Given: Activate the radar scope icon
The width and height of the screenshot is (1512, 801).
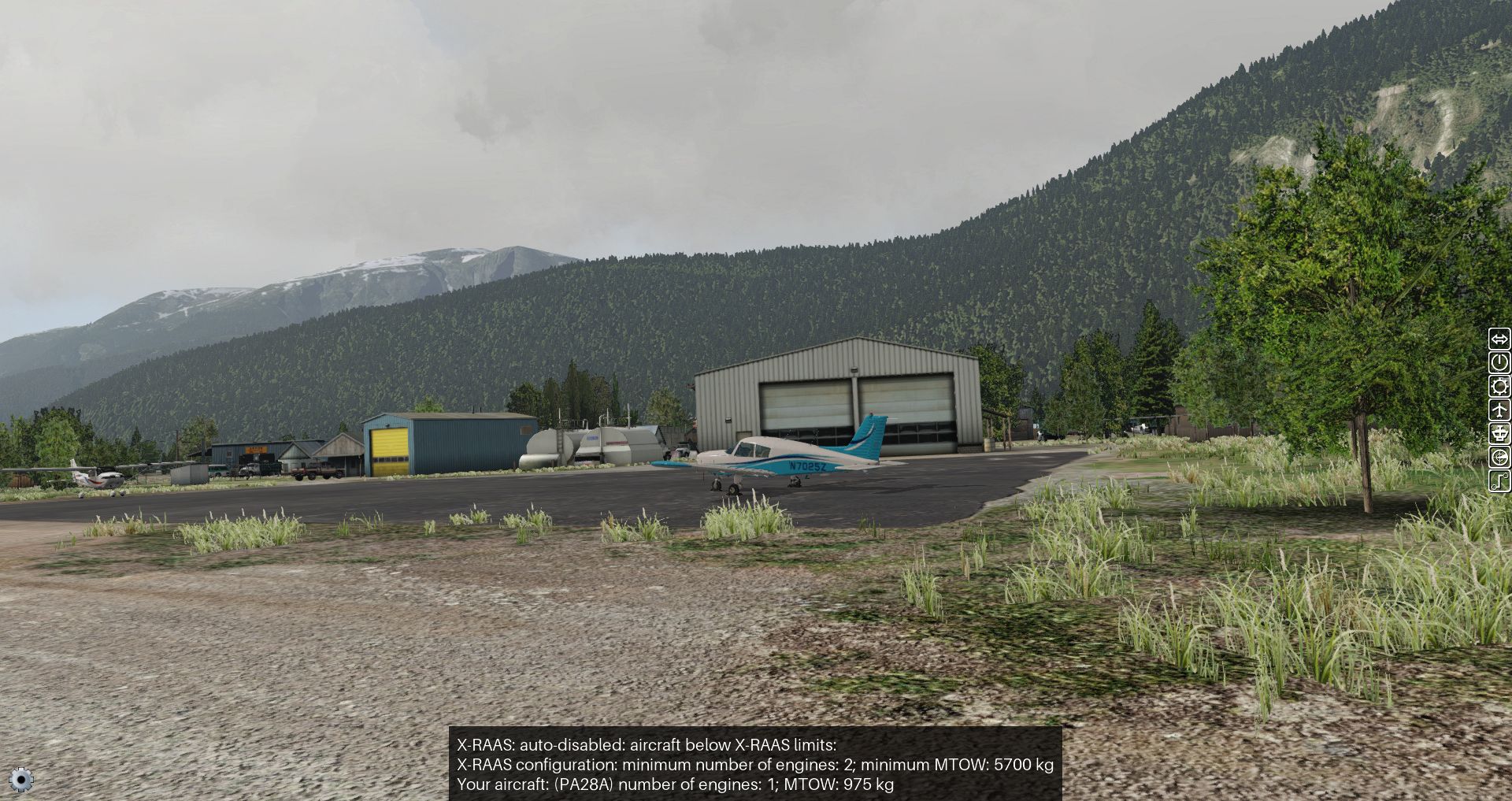Looking at the screenshot, I should pos(1499,458).
